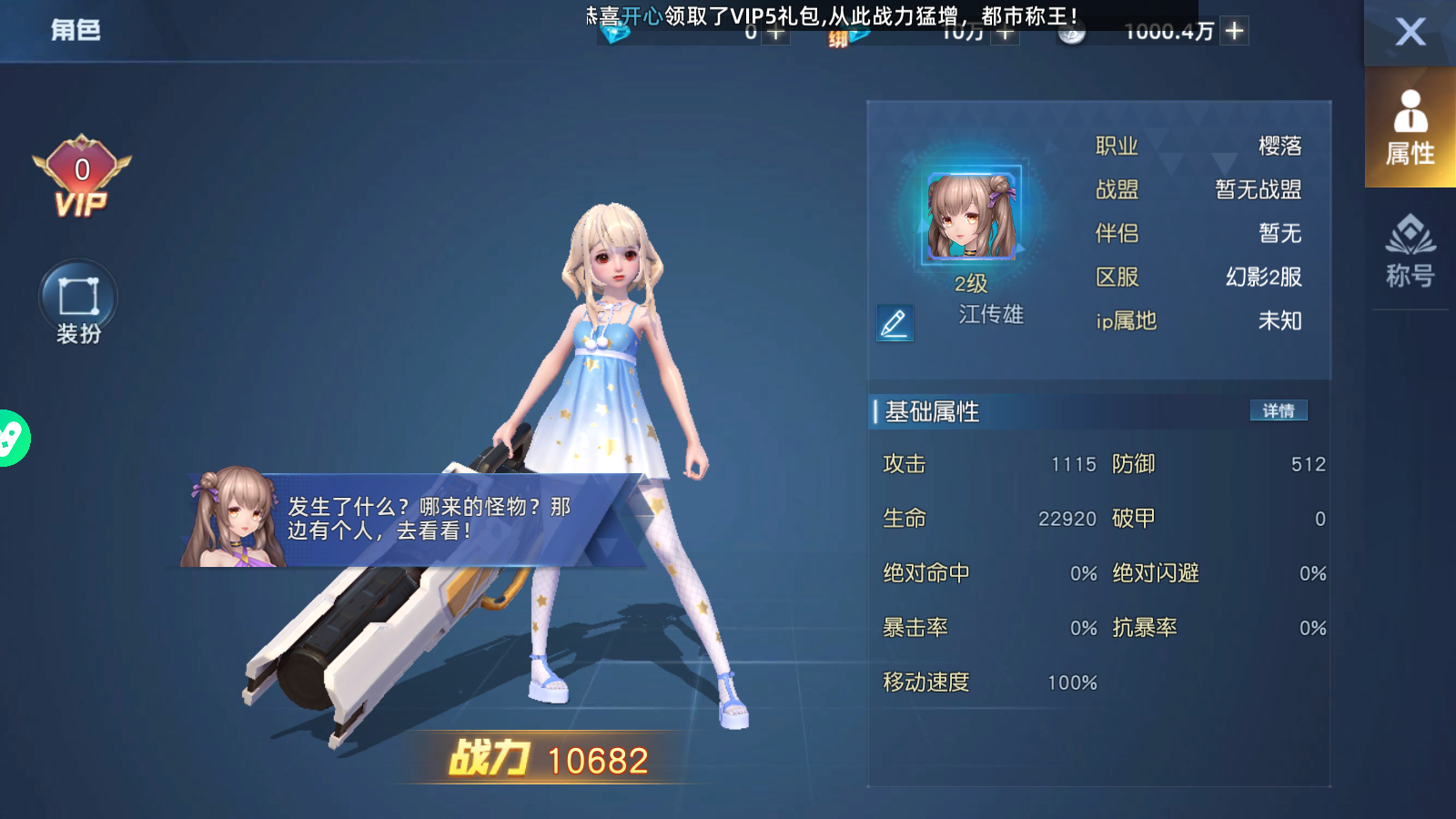Click the pencil icon to edit character name
This screenshot has width=1456, height=819.
894,323
